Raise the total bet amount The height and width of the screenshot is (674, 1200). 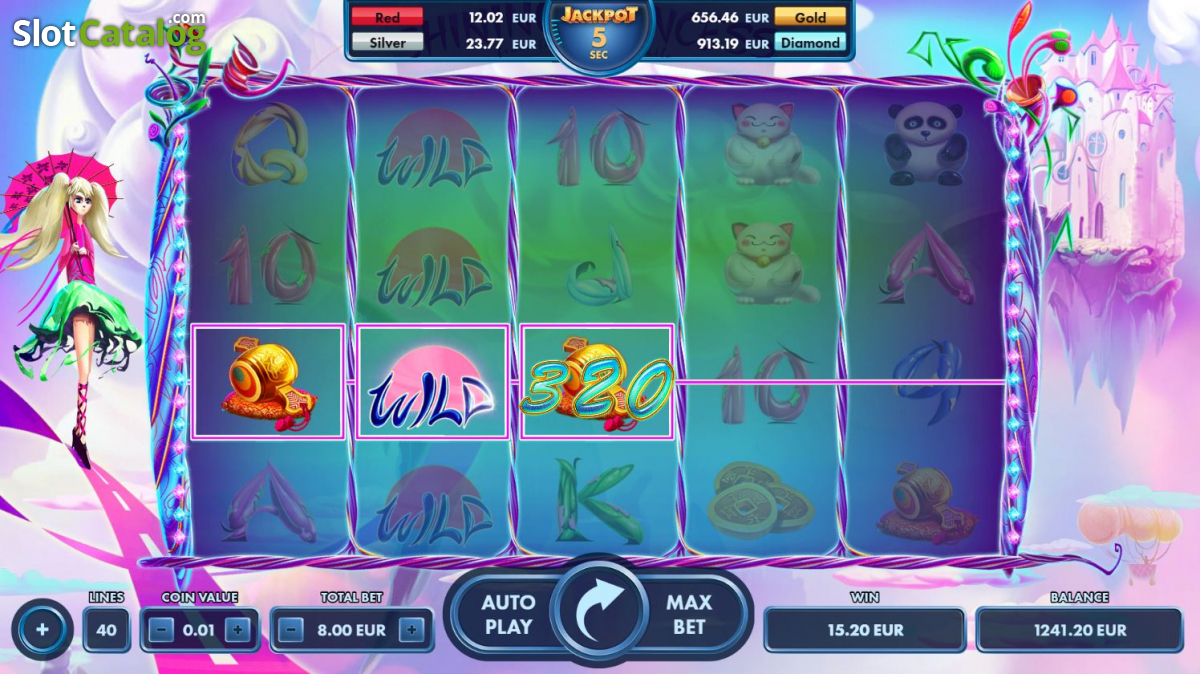click(412, 630)
